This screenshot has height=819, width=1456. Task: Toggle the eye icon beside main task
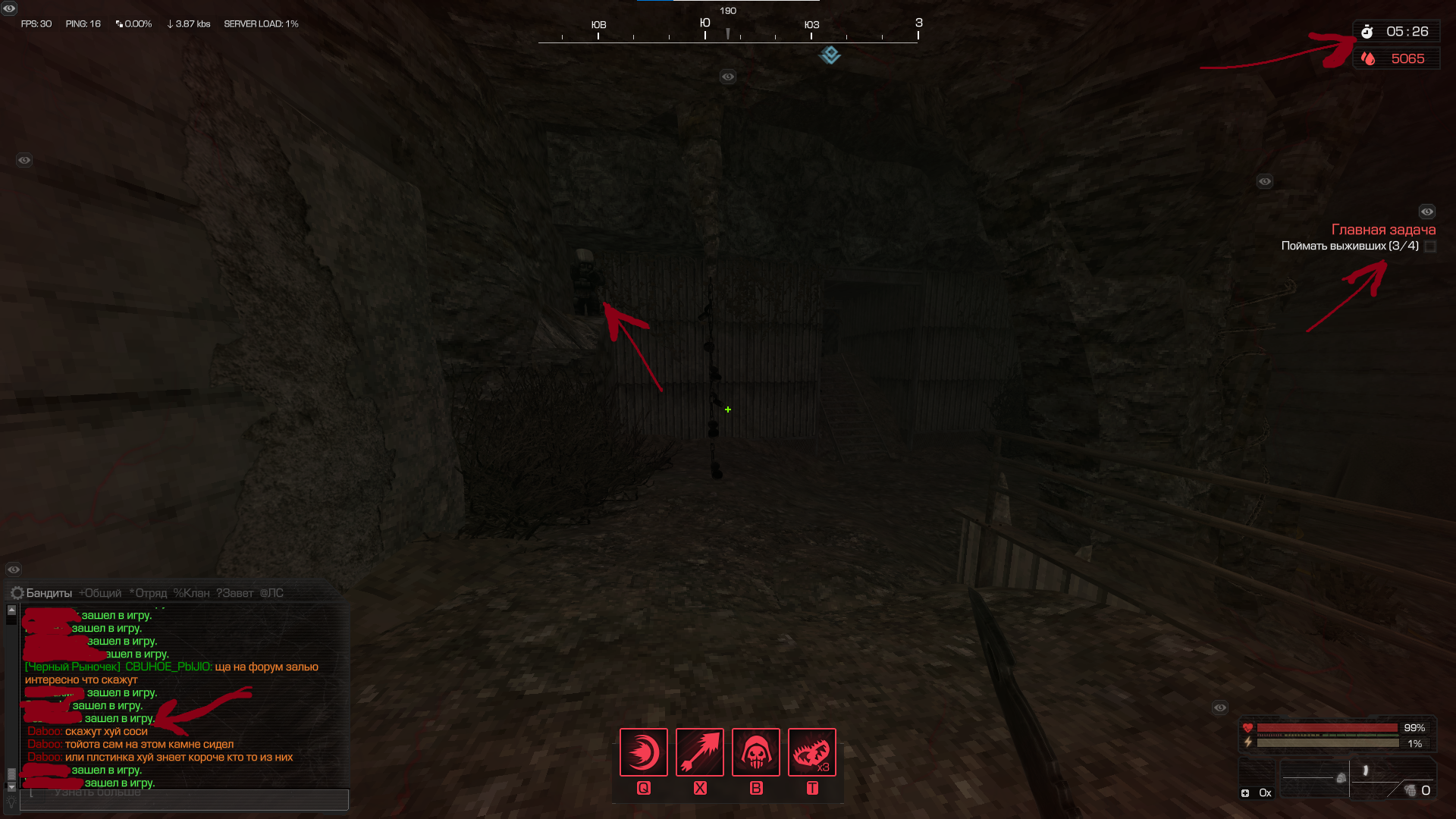pyautogui.click(x=1427, y=212)
